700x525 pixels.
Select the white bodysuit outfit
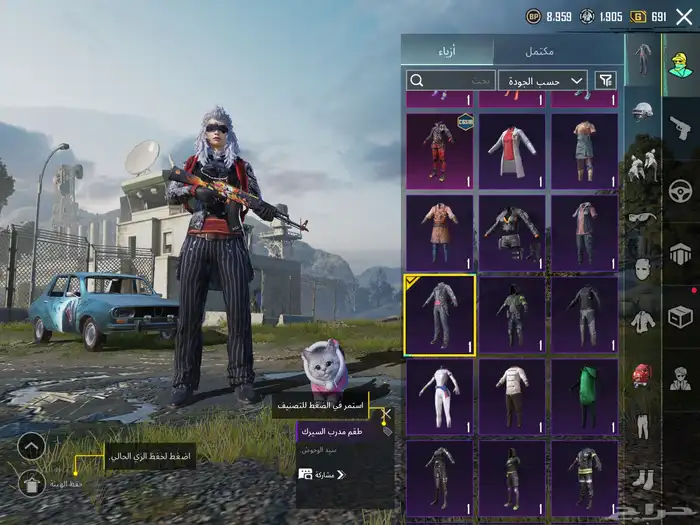point(439,396)
